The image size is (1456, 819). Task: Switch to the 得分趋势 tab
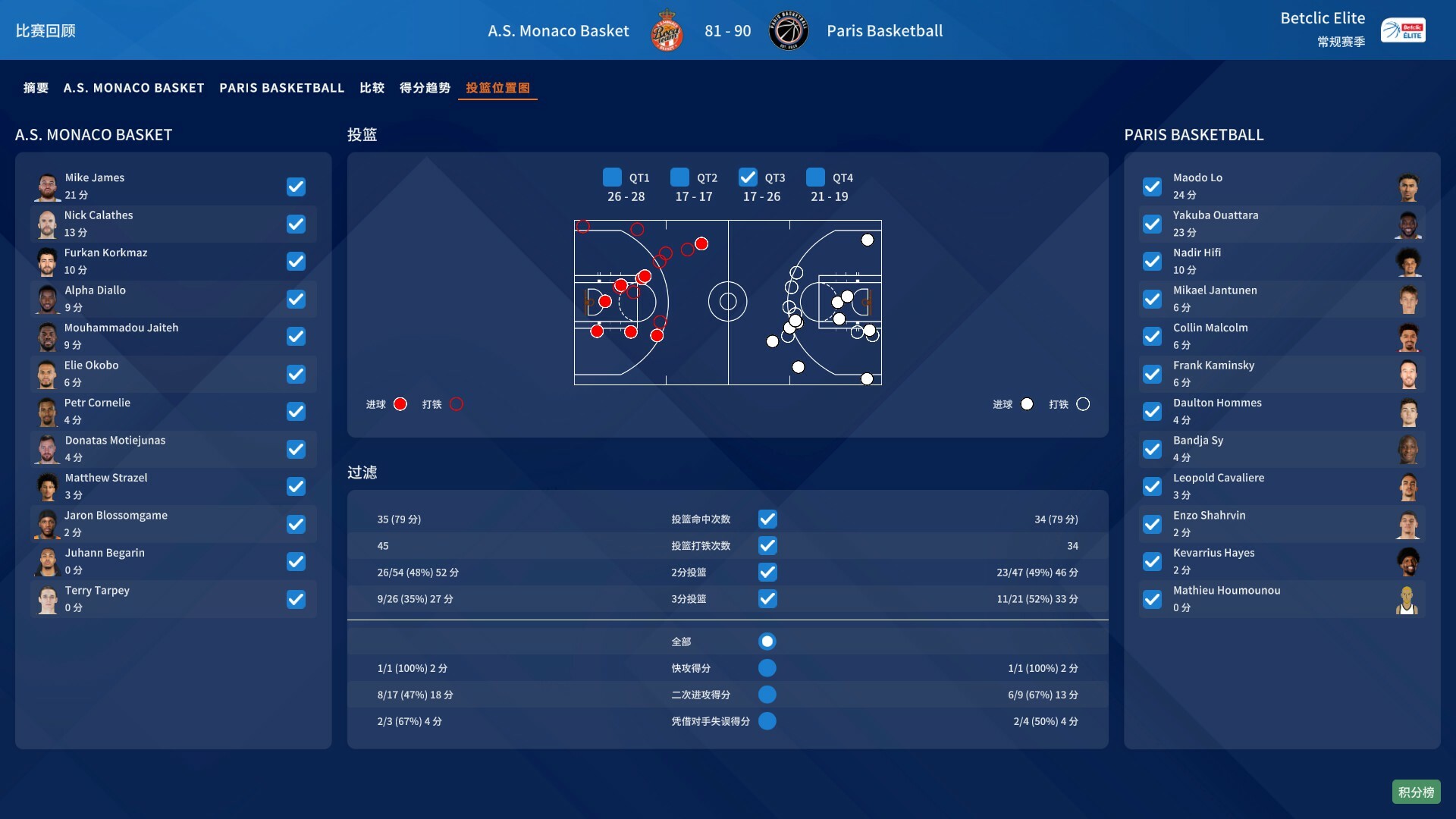(x=425, y=87)
